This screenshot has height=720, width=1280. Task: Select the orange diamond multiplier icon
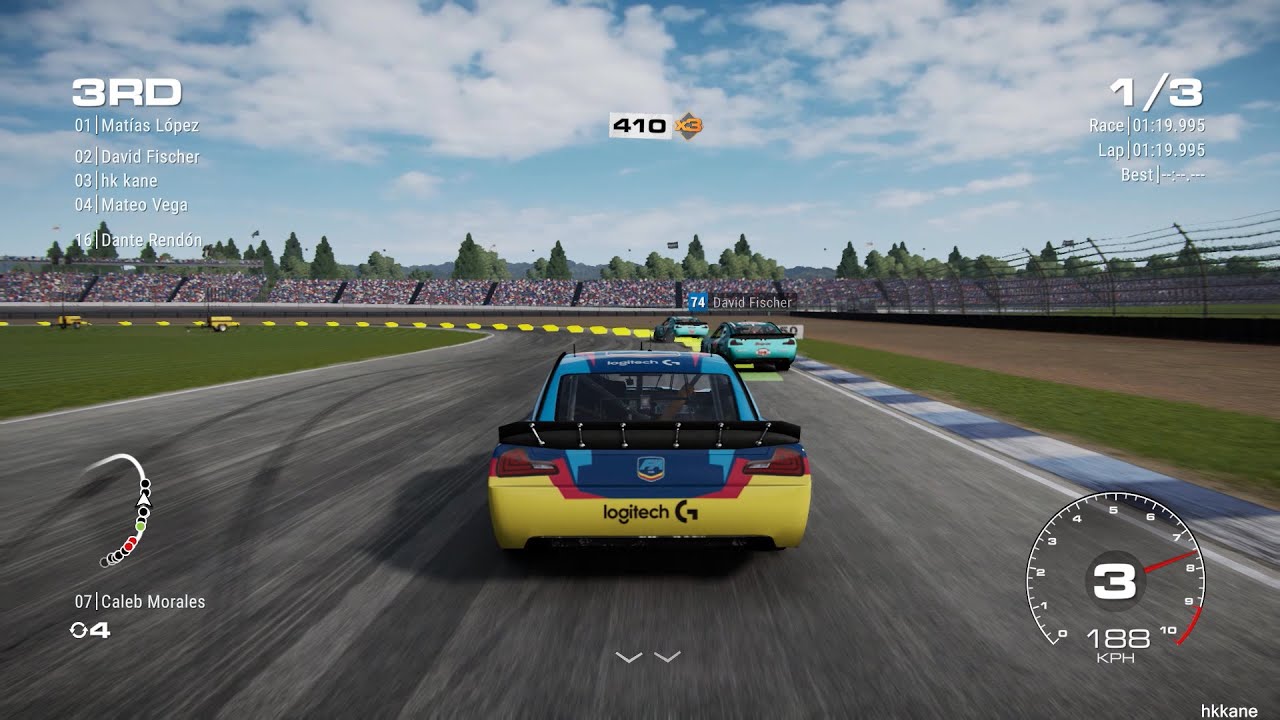tap(690, 125)
